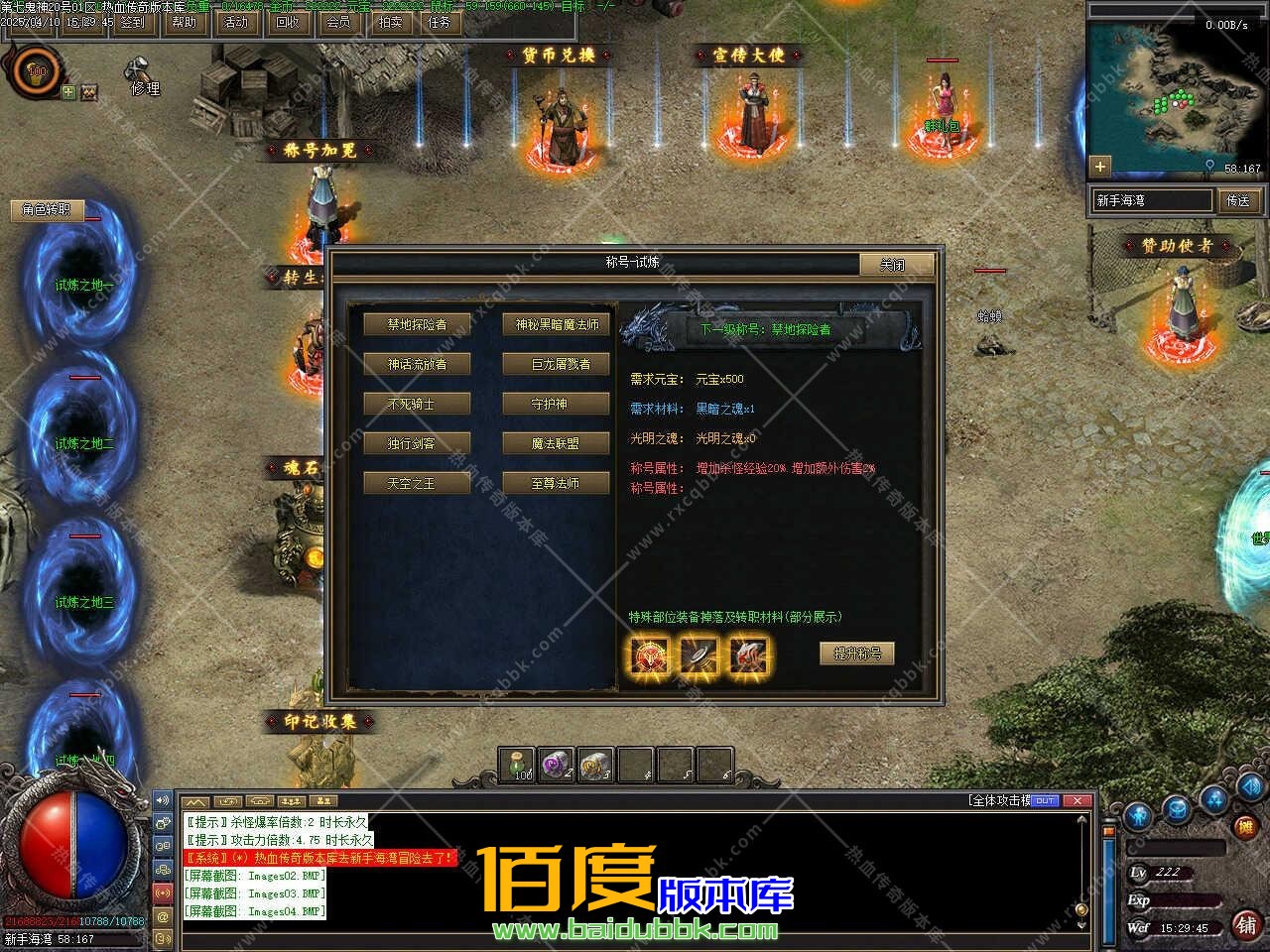Select the 神话流放者 title
The height and width of the screenshot is (952, 1270).
tap(417, 364)
